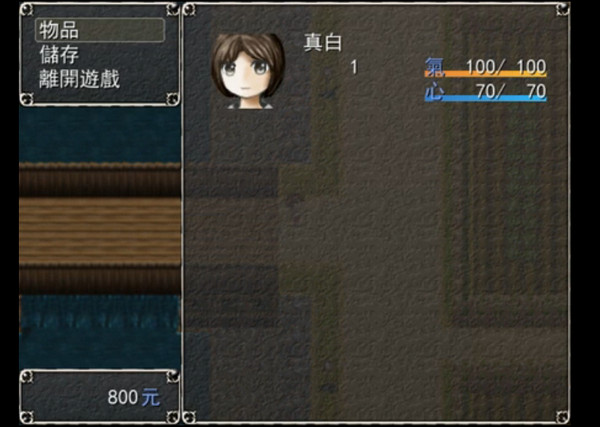Select the character 真白 portrait
Image resolution: width=600 pixels, height=427 pixels.
pyautogui.click(x=247, y=70)
